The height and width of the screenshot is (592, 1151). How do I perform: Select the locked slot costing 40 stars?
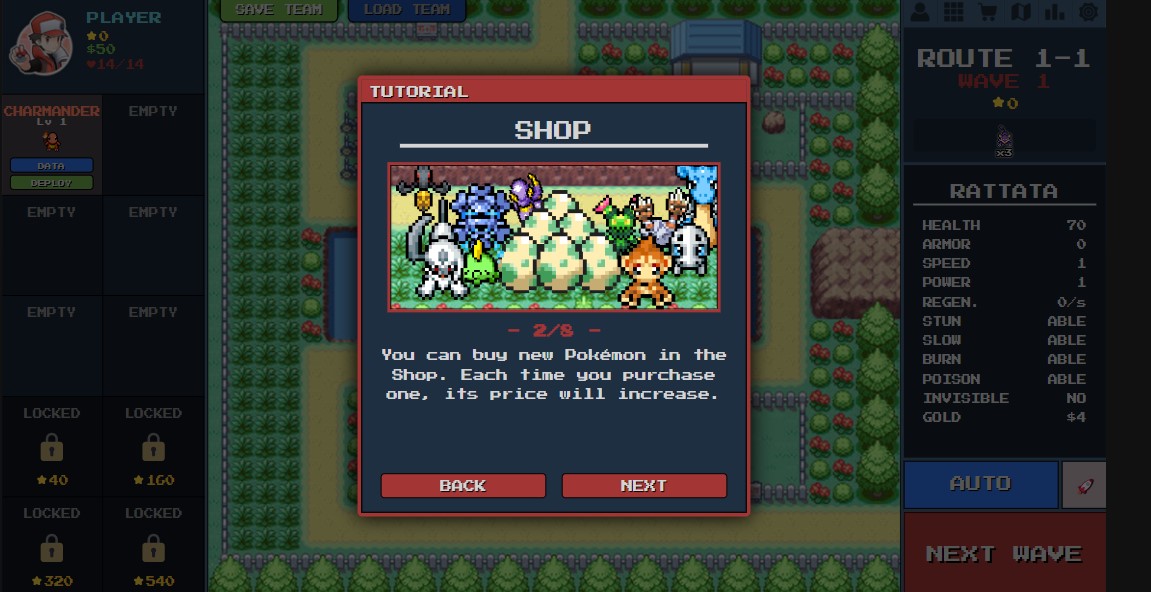pyautogui.click(x=52, y=445)
